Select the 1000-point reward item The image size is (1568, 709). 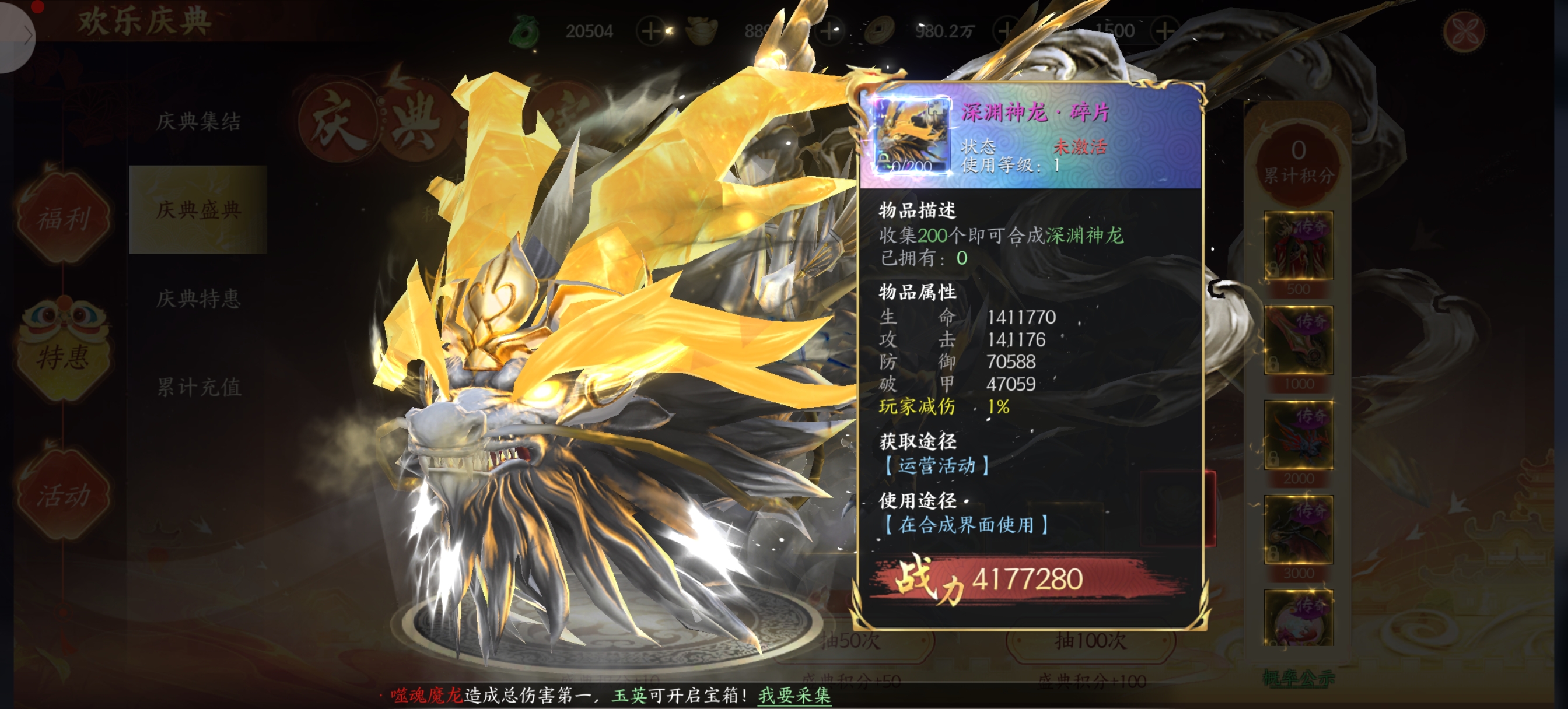point(1298,341)
